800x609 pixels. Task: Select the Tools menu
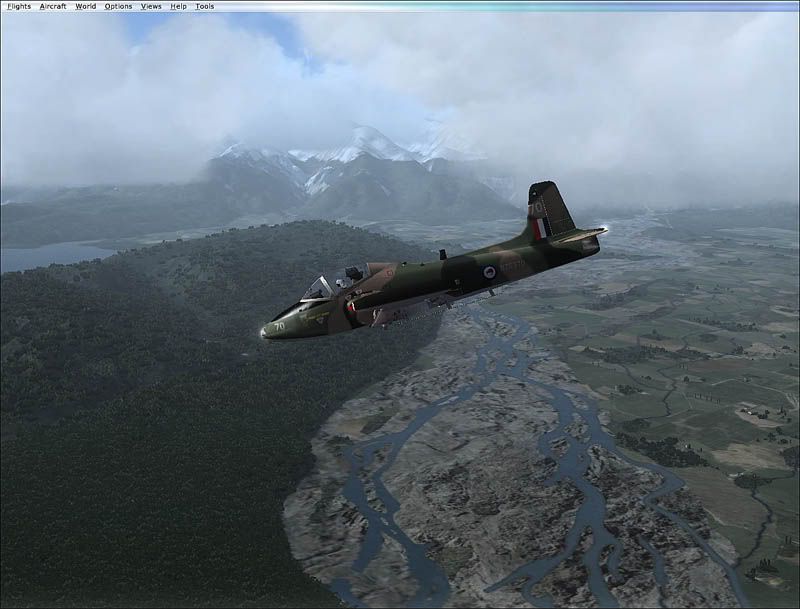pyautogui.click(x=204, y=6)
